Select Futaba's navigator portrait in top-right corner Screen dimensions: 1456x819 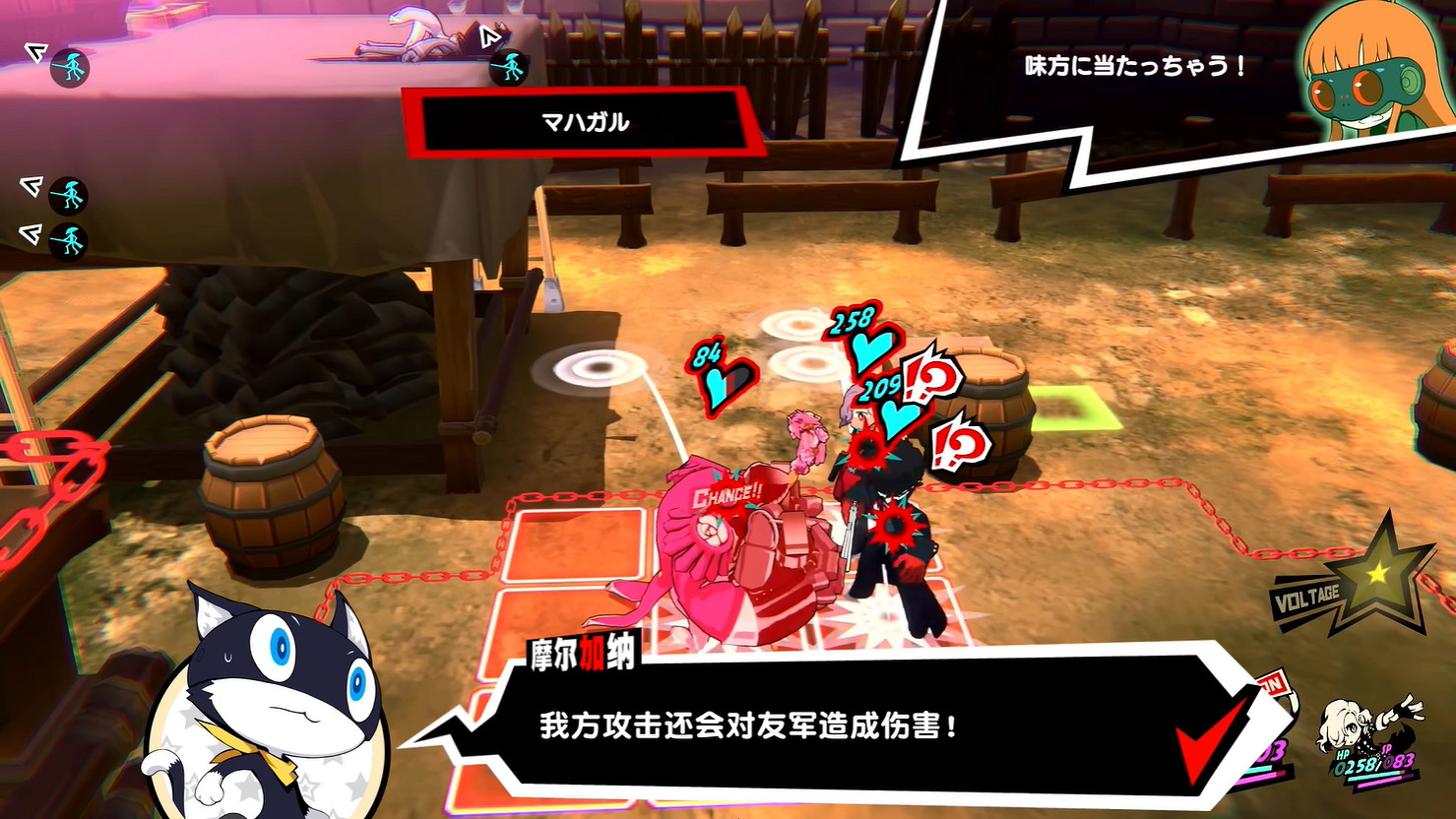coord(1368,79)
